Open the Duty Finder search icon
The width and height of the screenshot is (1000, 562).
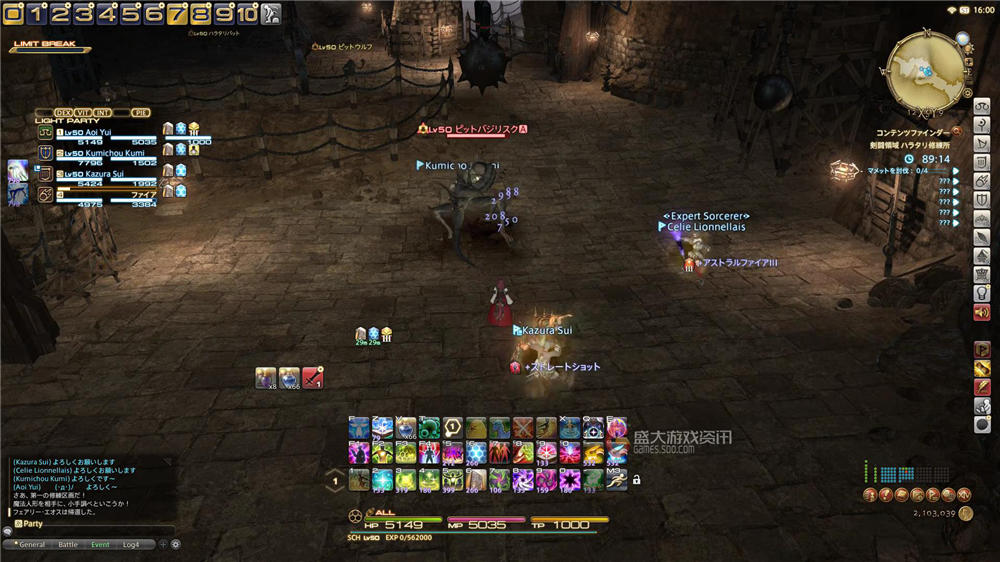click(x=956, y=131)
